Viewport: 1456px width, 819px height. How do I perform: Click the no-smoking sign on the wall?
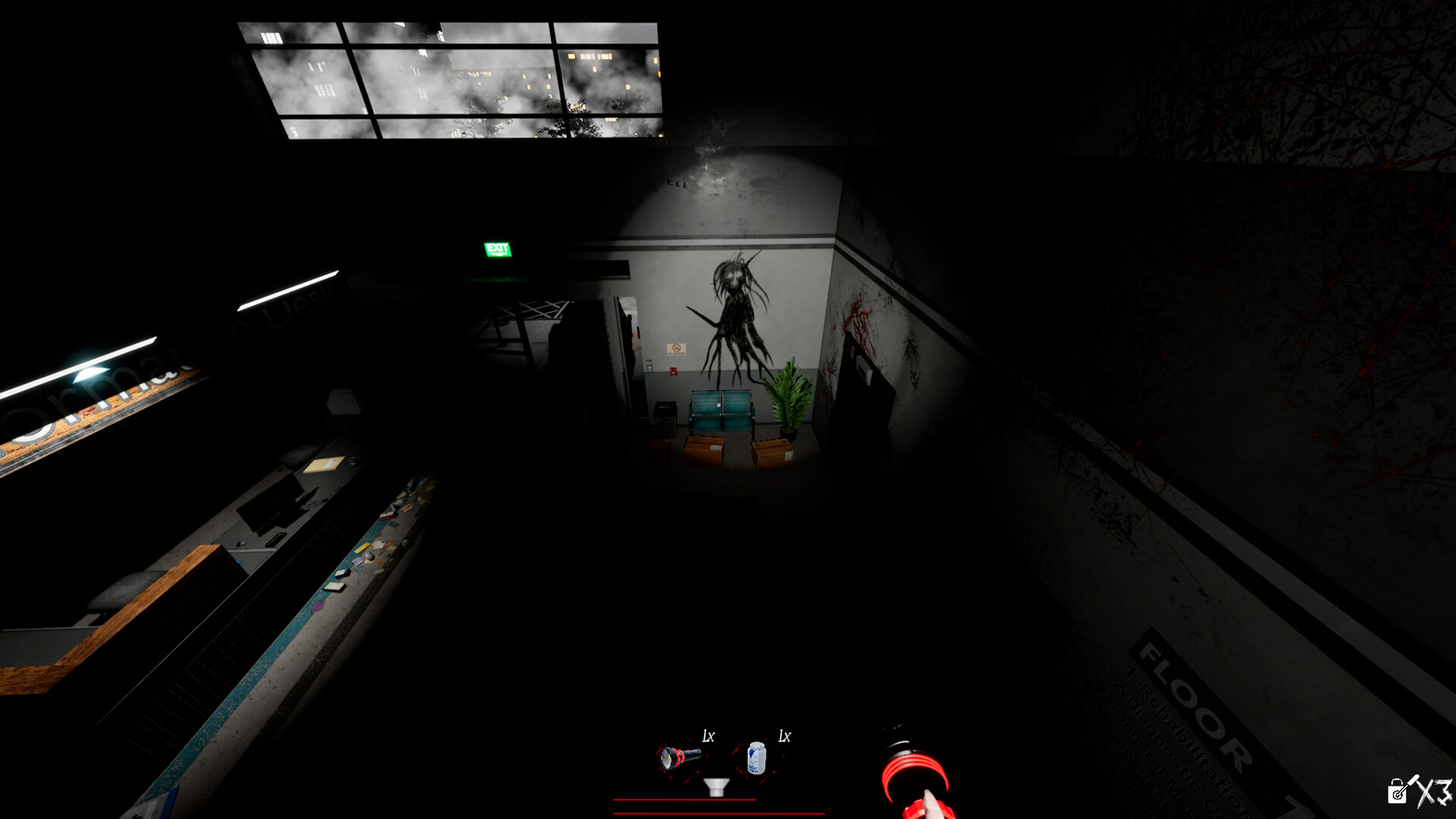point(676,349)
